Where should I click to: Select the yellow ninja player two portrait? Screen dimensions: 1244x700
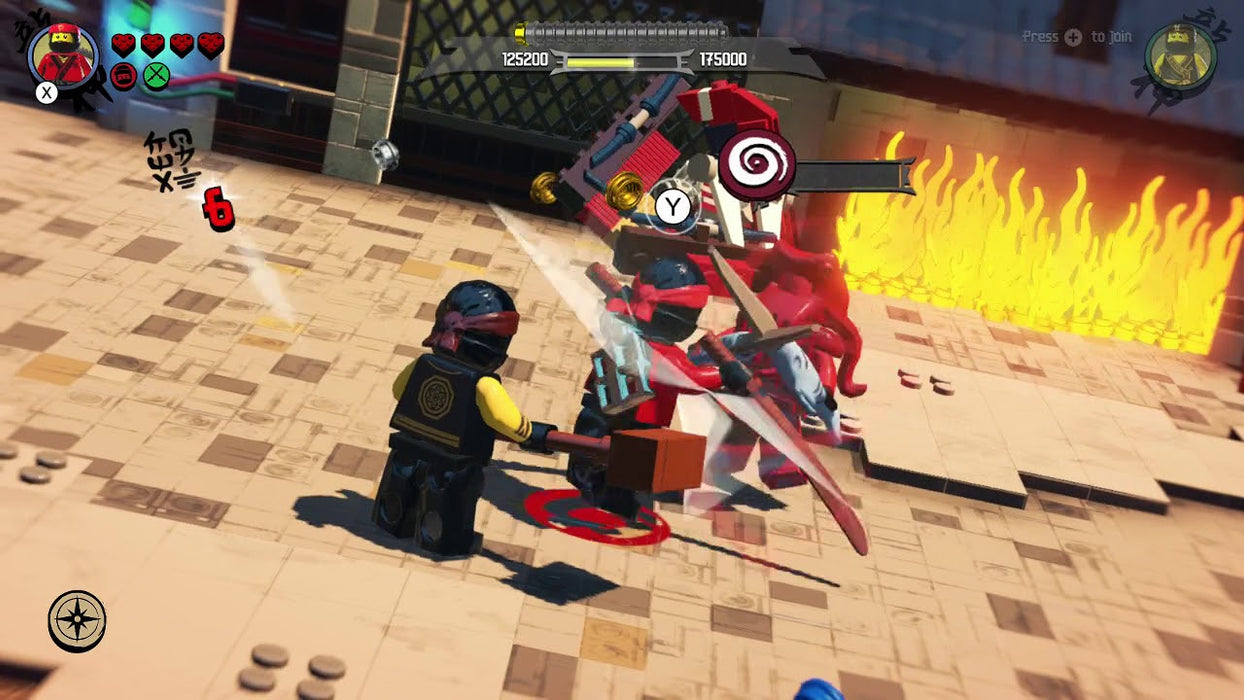click(1180, 57)
